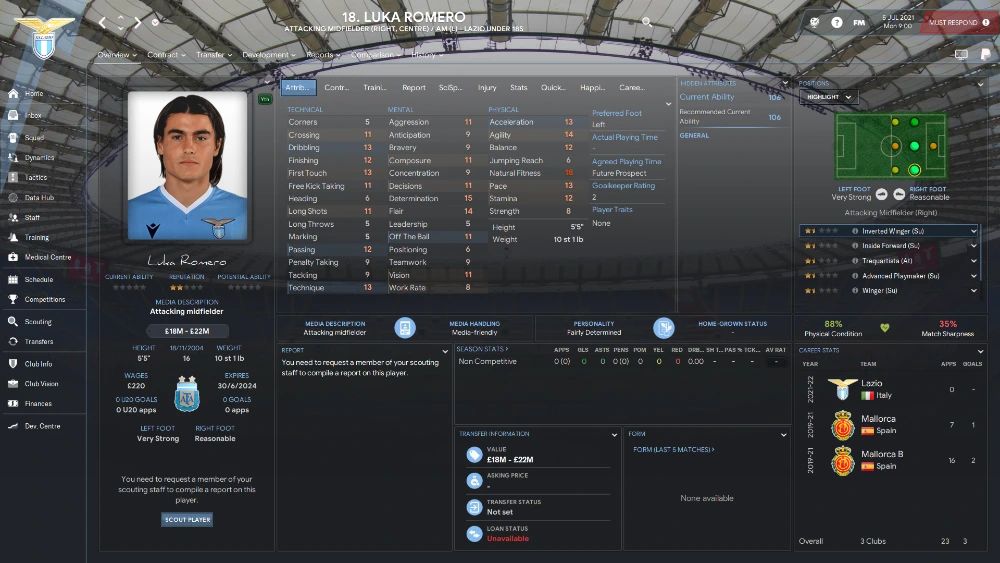Open the FM menu button
Image resolution: width=1000 pixels, height=563 pixels.
[859, 22]
